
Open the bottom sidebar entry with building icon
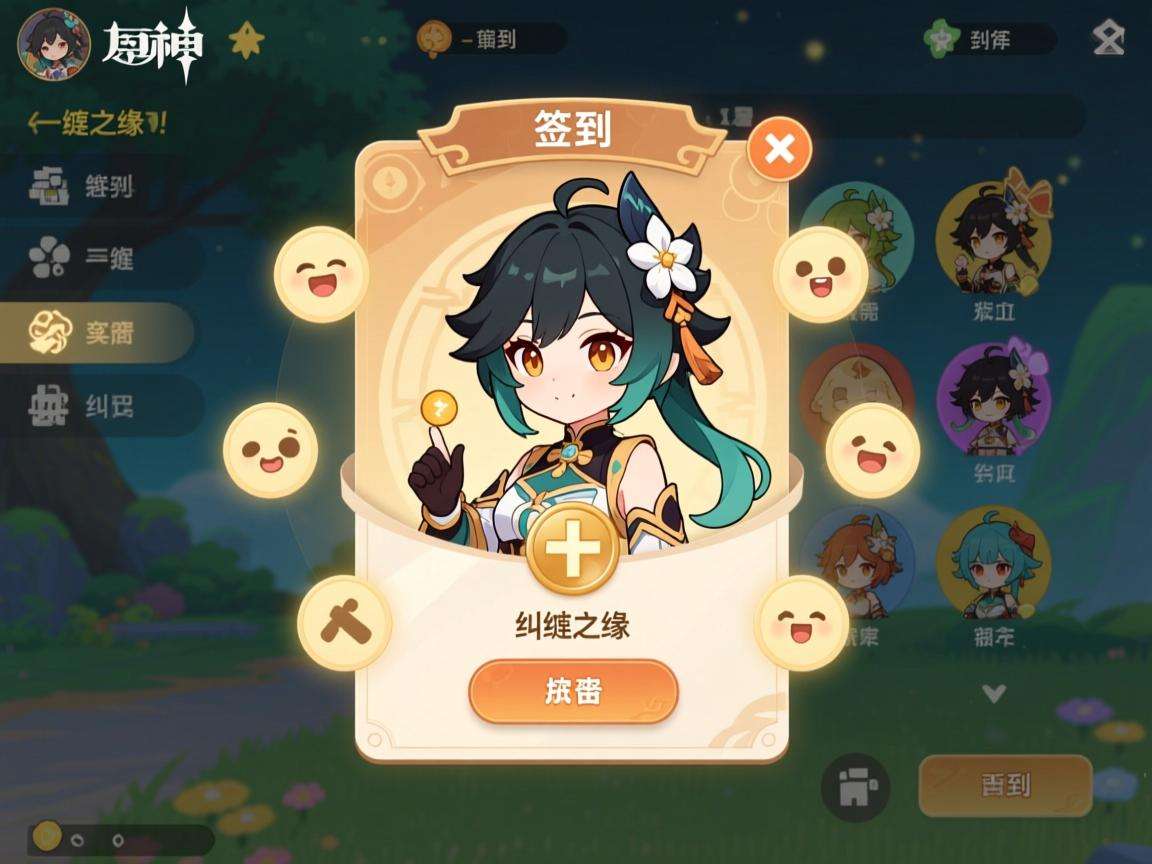pyautogui.click(x=95, y=406)
